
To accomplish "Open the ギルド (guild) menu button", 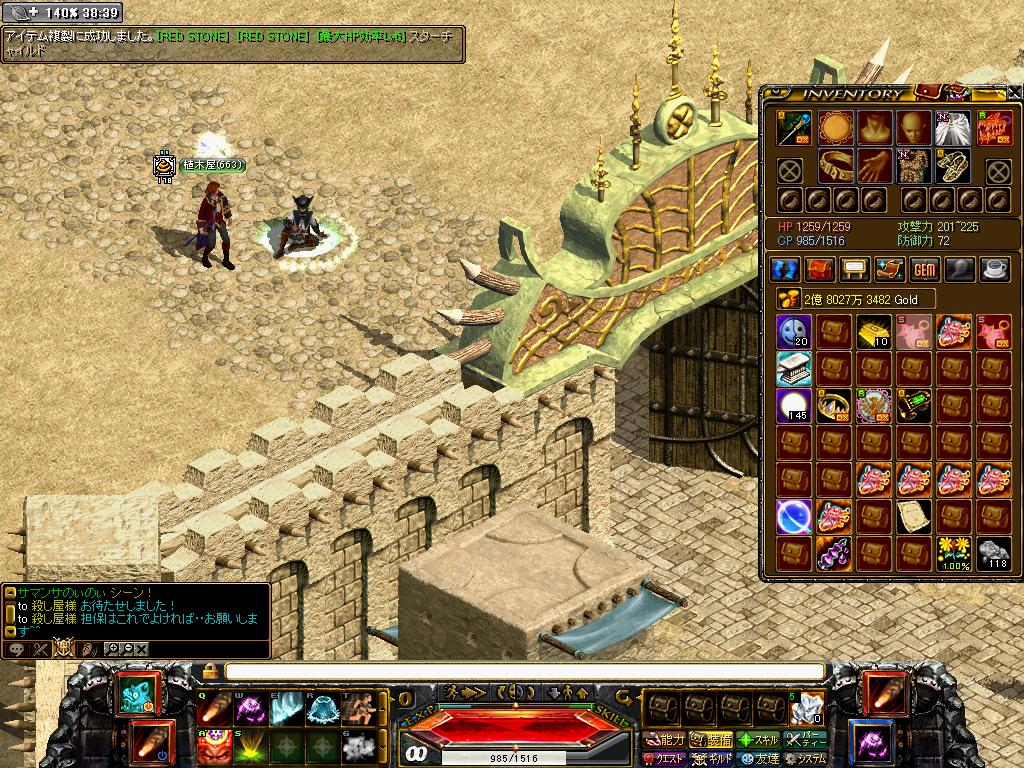I will pyautogui.click(x=713, y=758).
